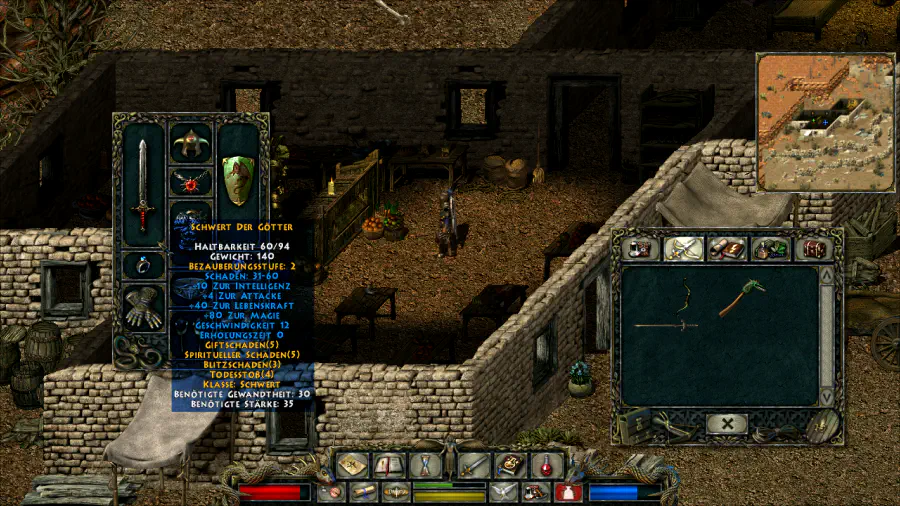Close the inventory with the X button

click(x=726, y=424)
